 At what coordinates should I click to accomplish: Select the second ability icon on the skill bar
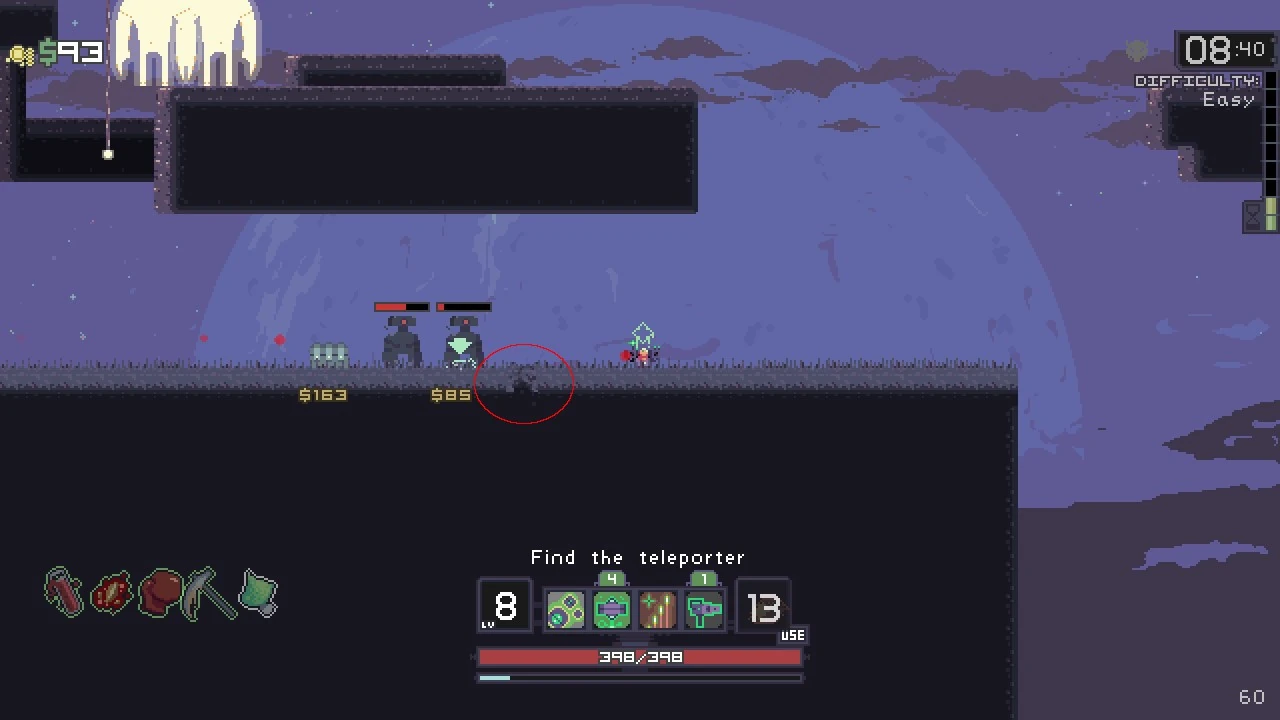pyautogui.click(x=612, y=608)
